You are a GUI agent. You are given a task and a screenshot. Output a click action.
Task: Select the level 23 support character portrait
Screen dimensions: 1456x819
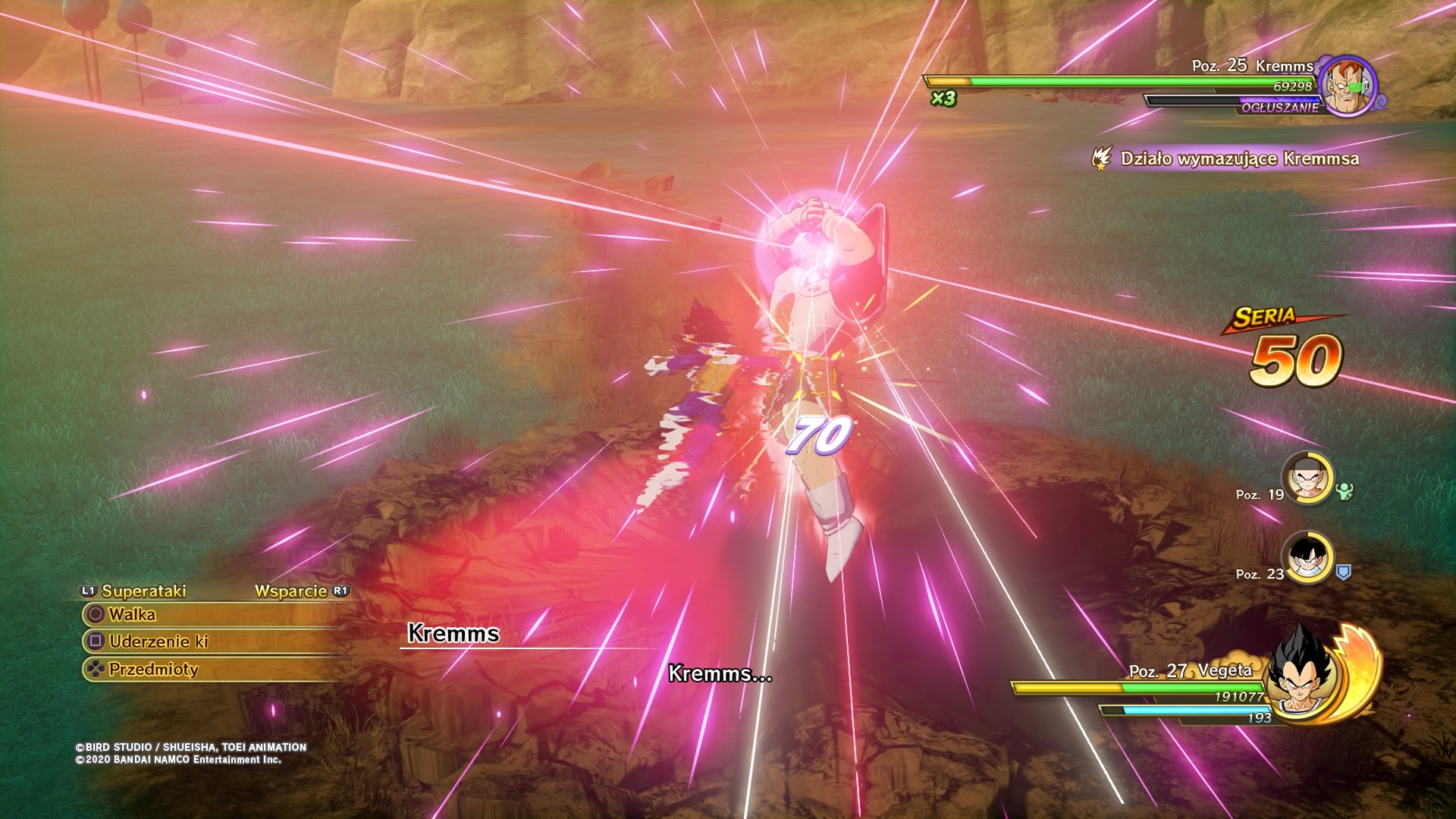click(x=1307, y=557)
